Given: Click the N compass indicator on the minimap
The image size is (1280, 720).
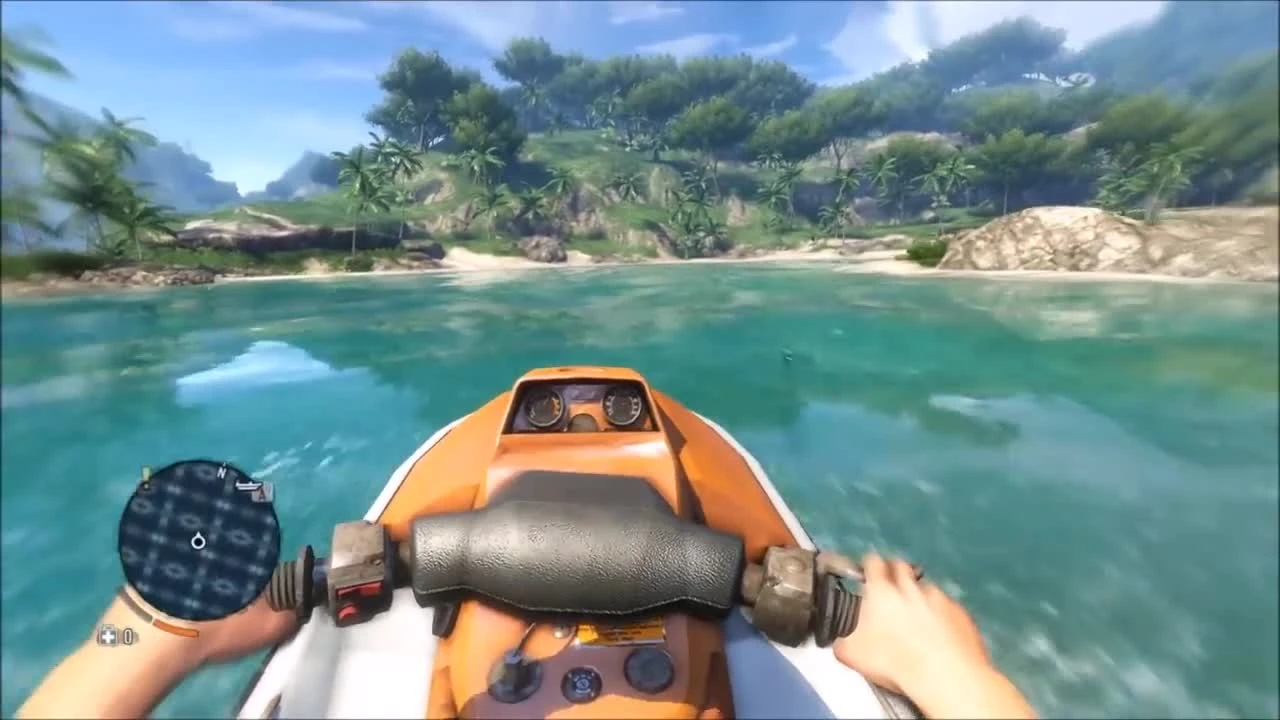Looking at the screenshot, I should pyautogui.click(x=223, y=472).
